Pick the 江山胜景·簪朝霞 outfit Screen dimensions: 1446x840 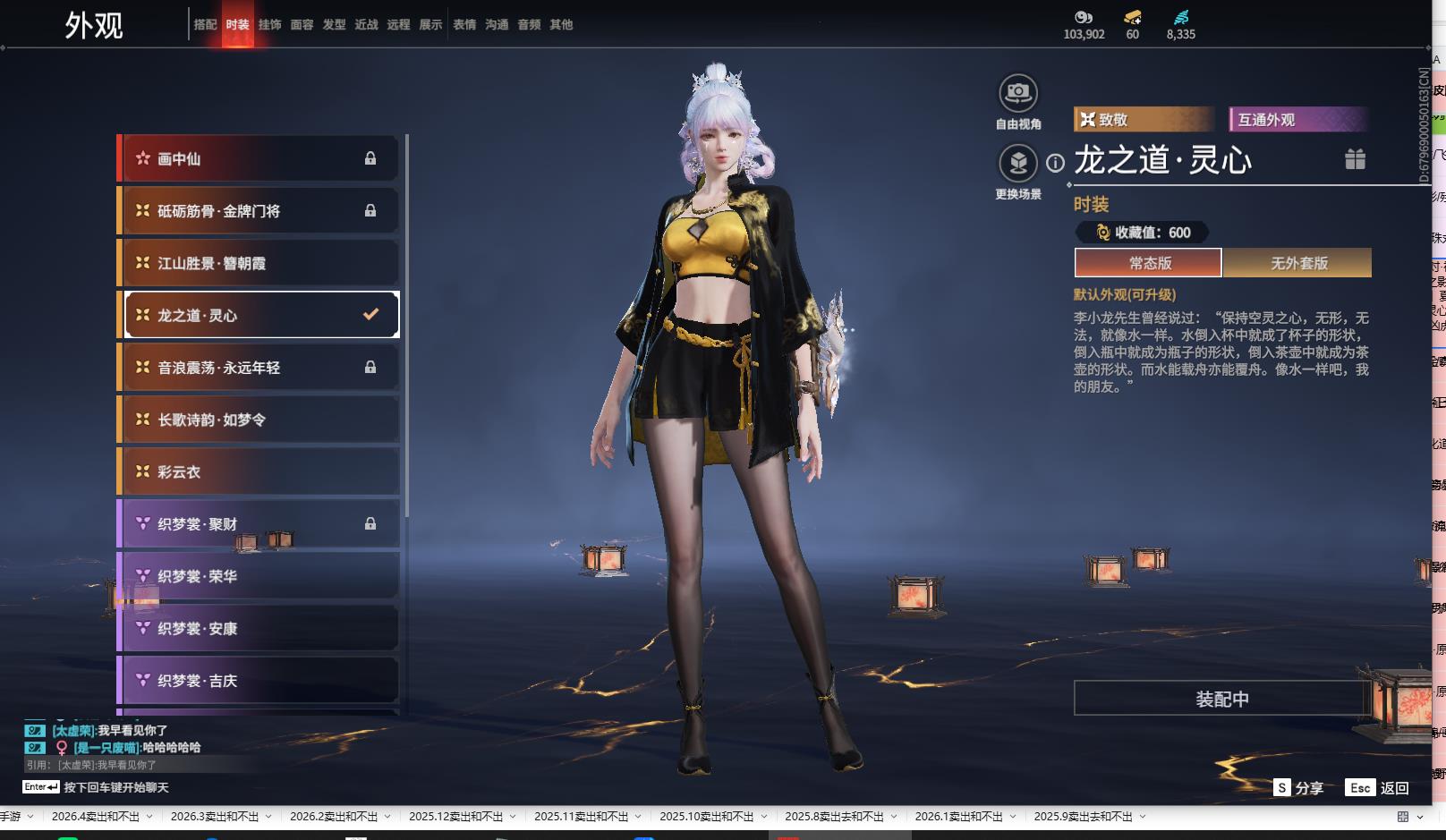(x=259, y=263)
